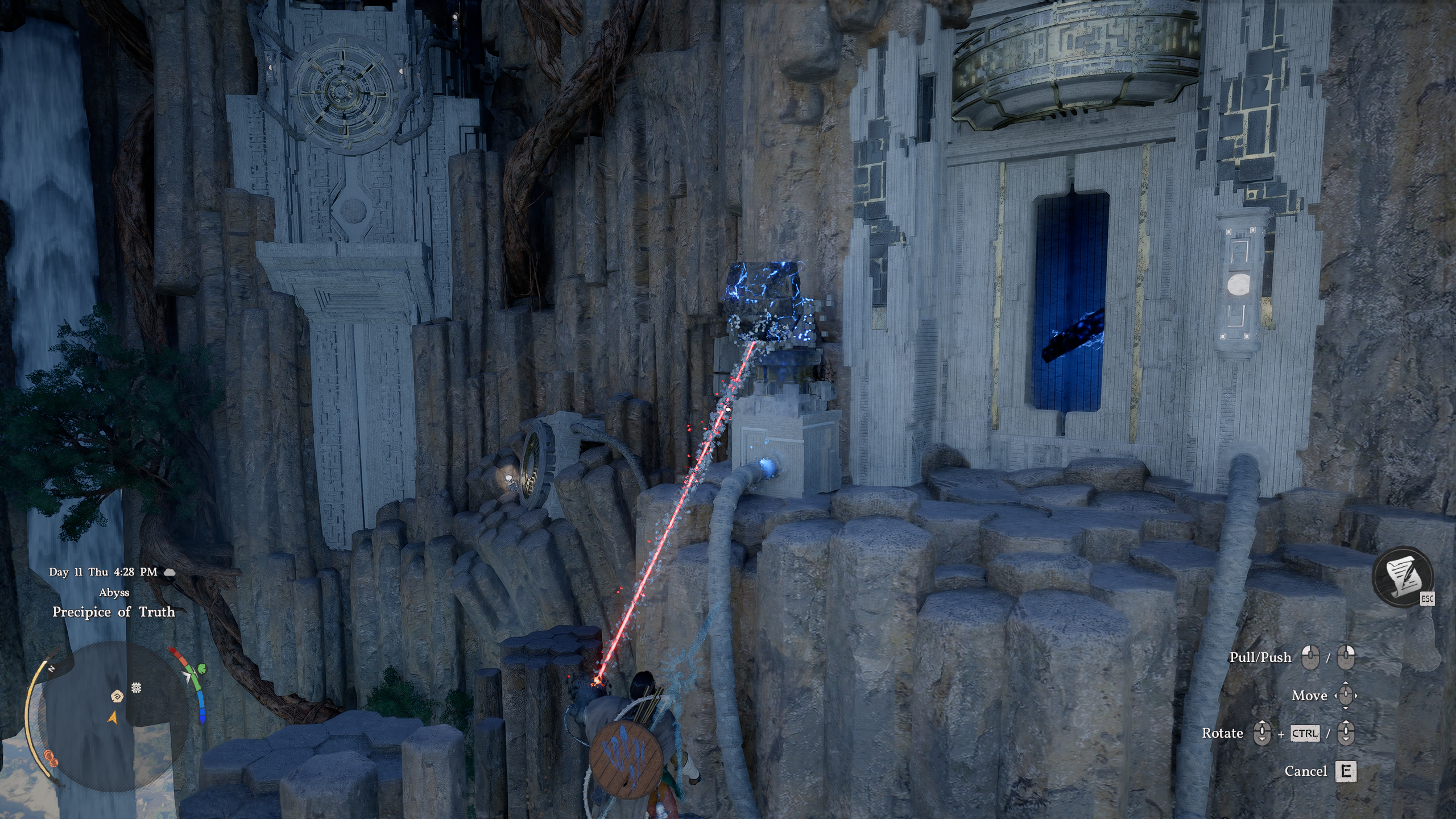1456x819 pixels.
Task: Click the right mouse button icon for Pull/Push
Action: point(1346,658)
